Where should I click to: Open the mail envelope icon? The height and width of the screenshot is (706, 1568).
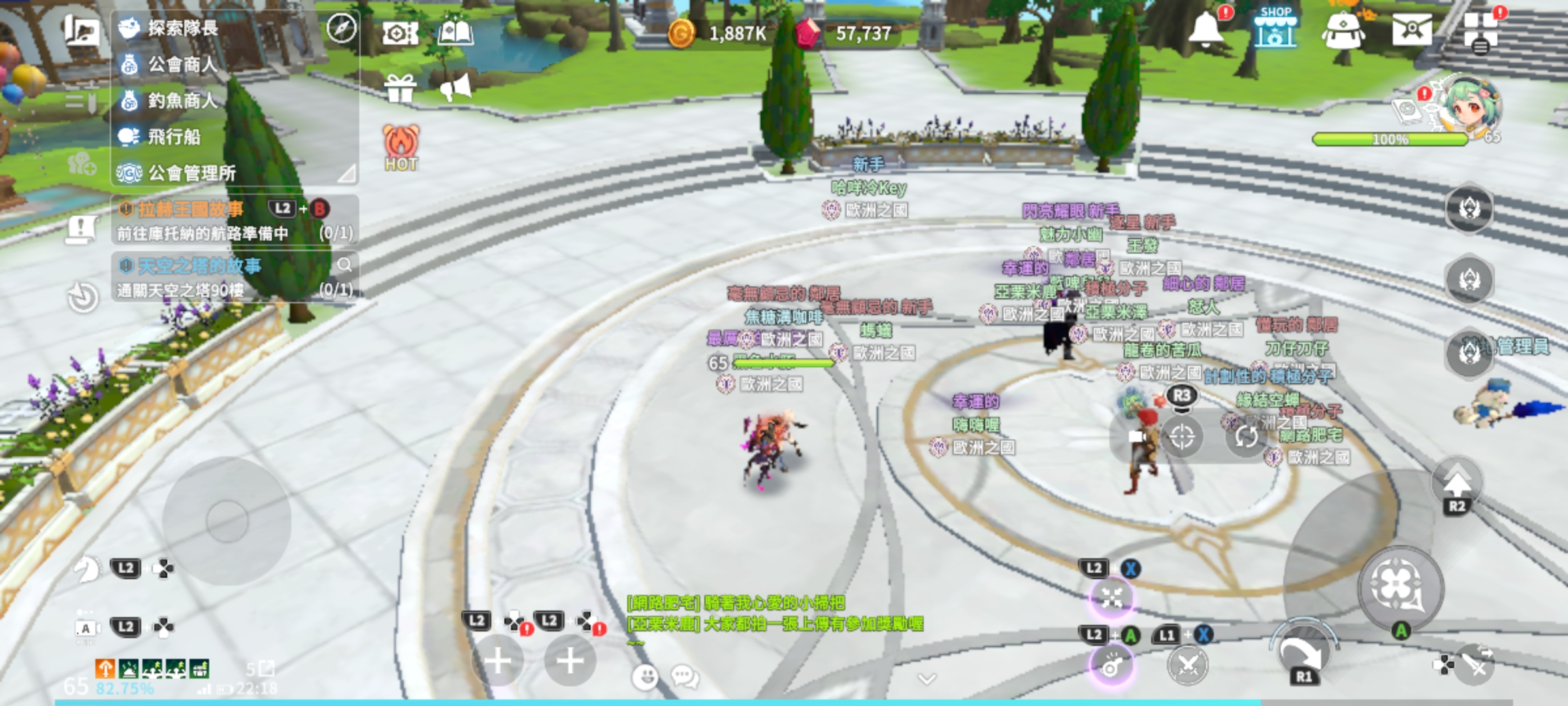point(1411,29)
